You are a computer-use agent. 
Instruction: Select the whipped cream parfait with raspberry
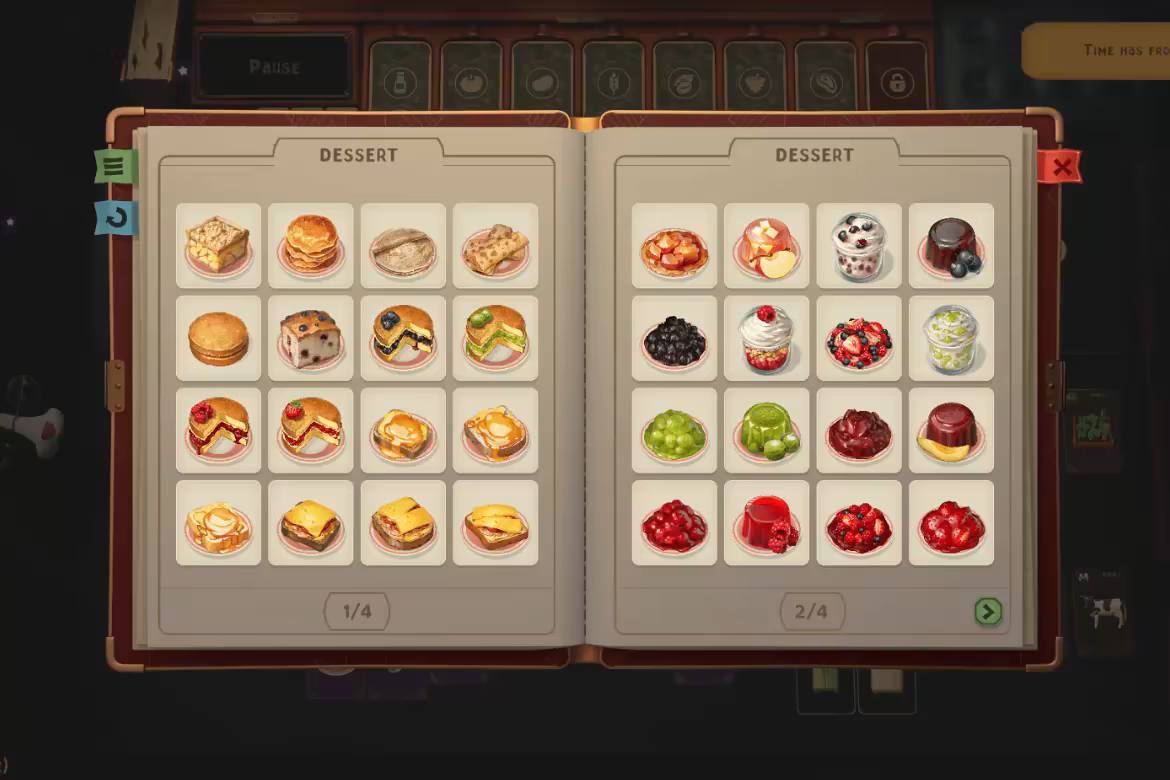point(766,338)
